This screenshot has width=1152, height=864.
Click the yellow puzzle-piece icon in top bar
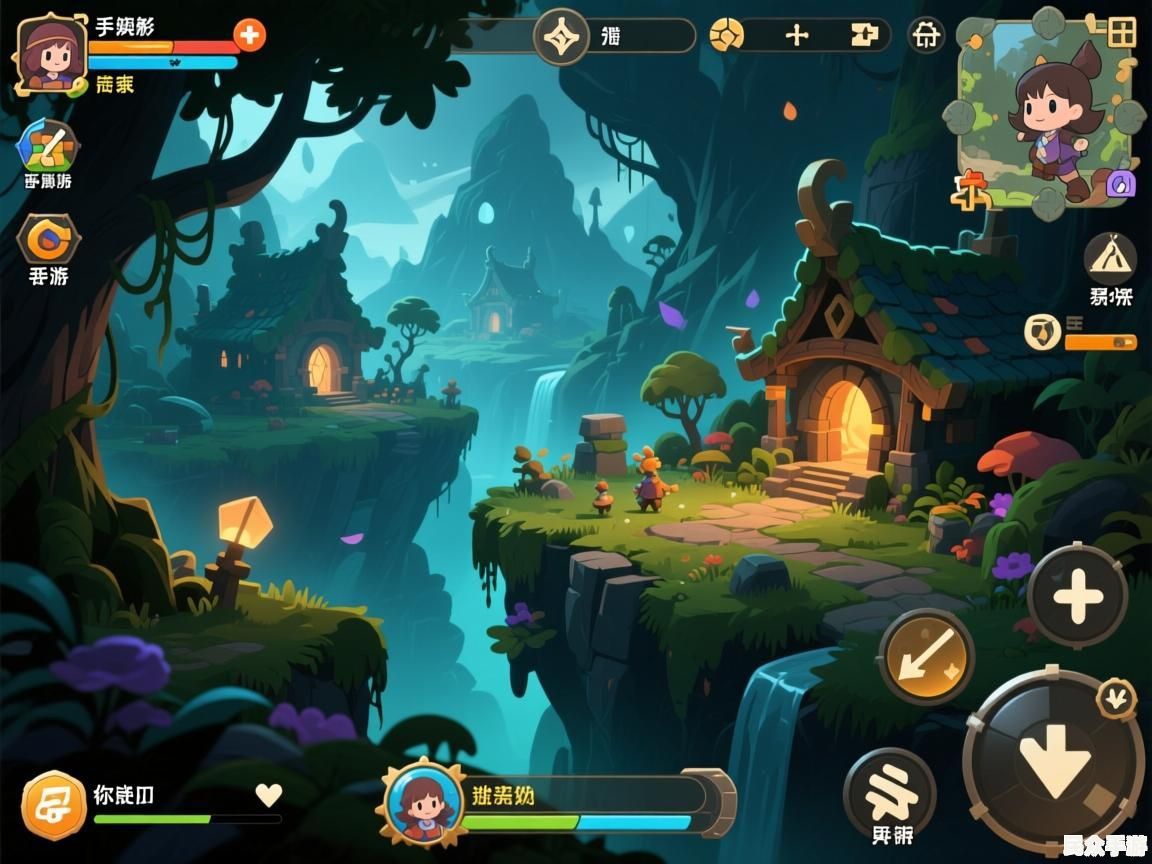pyautogui.click(x=865, y=36)
